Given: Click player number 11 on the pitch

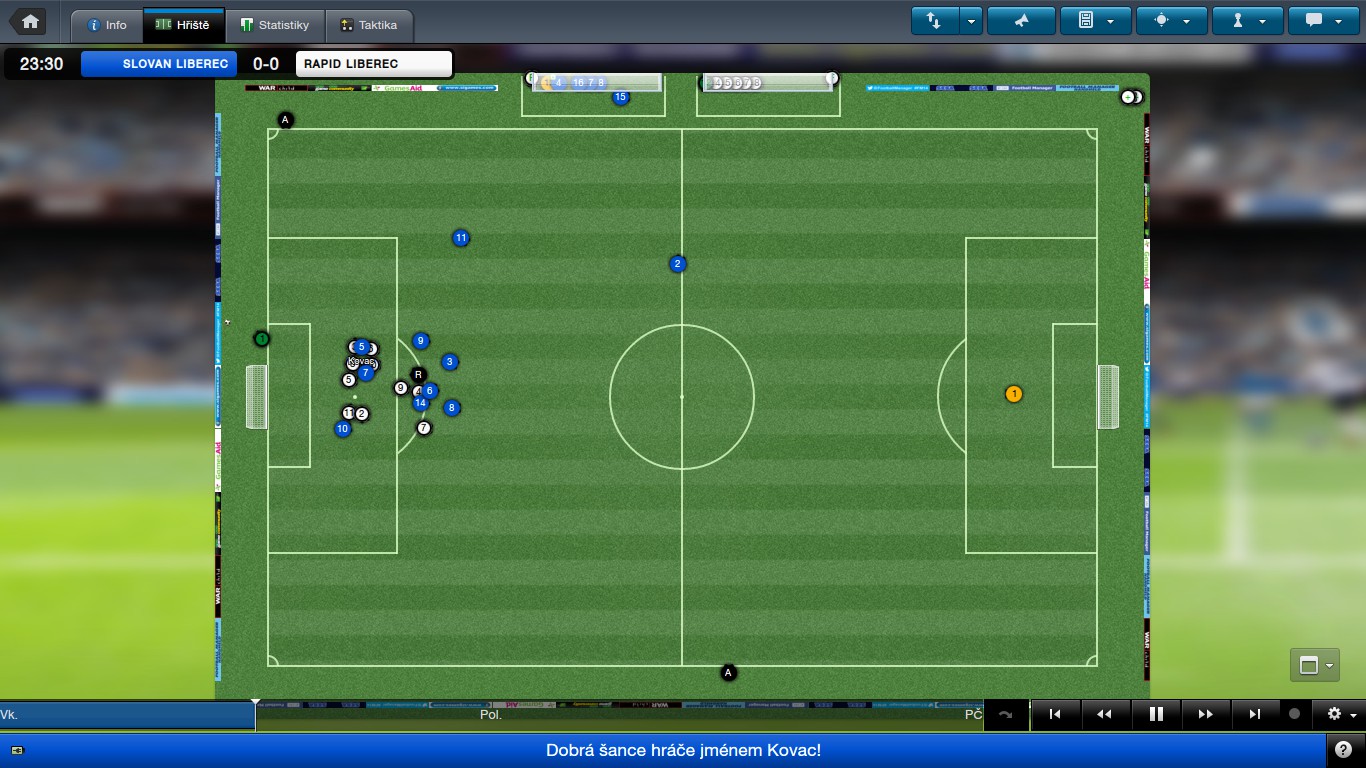Looking at the screenshot, I should click(461, 238).
